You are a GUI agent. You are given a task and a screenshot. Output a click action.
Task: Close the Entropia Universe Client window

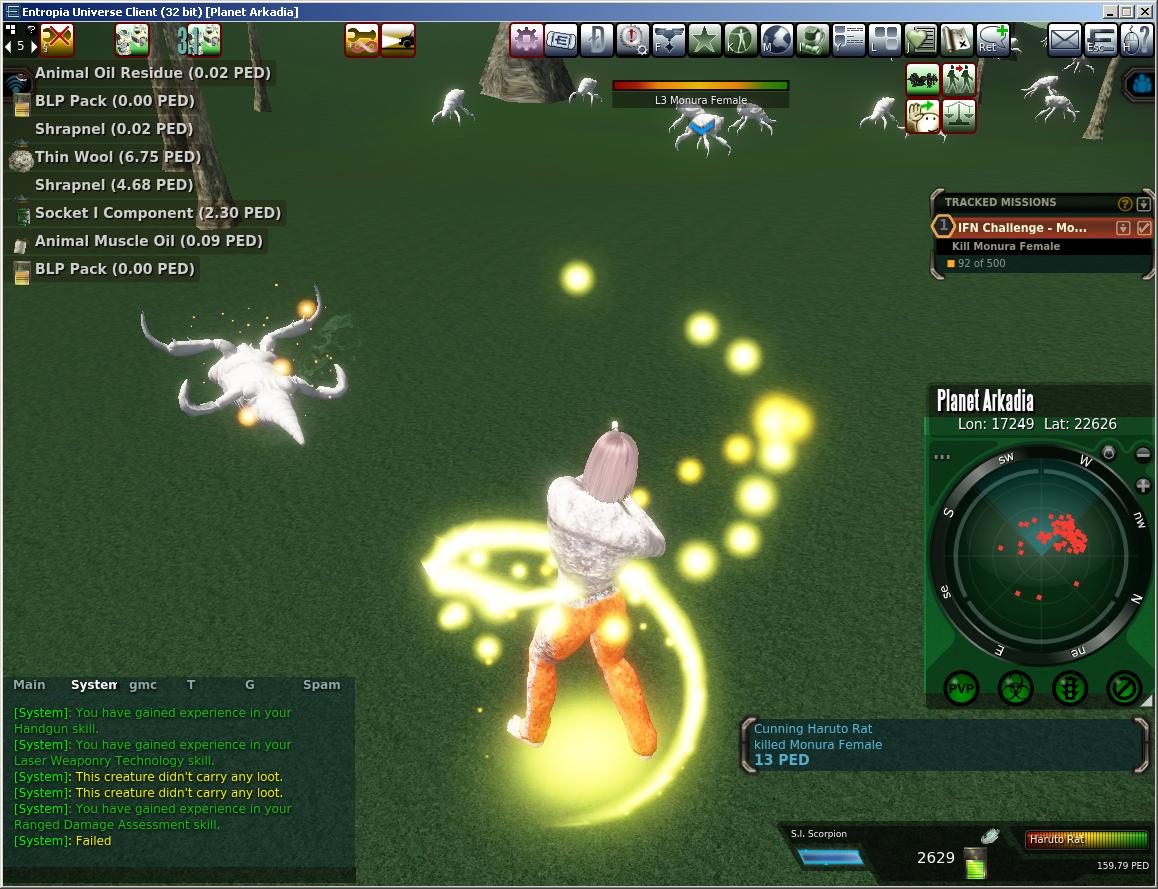(x=1145, y=12)
